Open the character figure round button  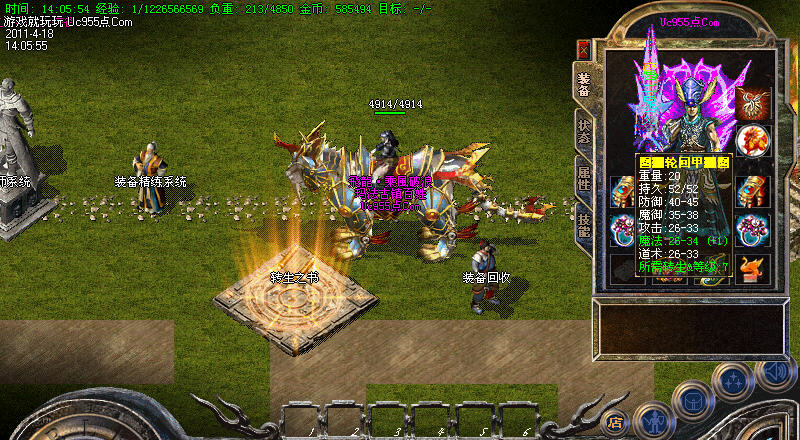coord(652,421)
